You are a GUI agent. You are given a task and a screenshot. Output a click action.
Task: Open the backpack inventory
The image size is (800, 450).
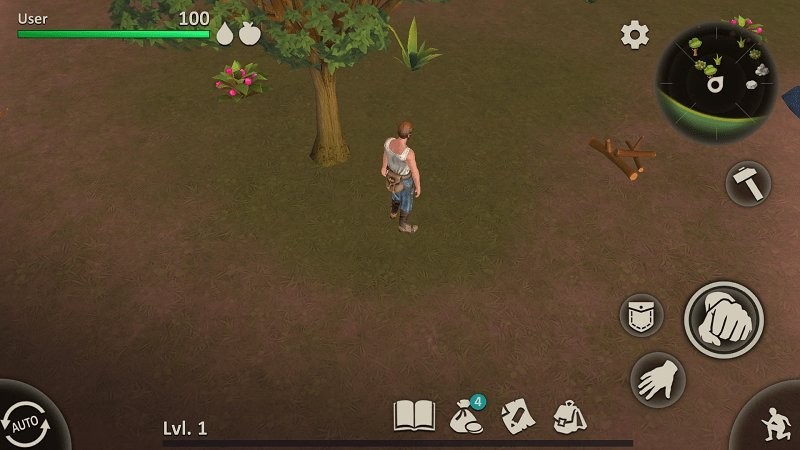click(x=568, y=415)
